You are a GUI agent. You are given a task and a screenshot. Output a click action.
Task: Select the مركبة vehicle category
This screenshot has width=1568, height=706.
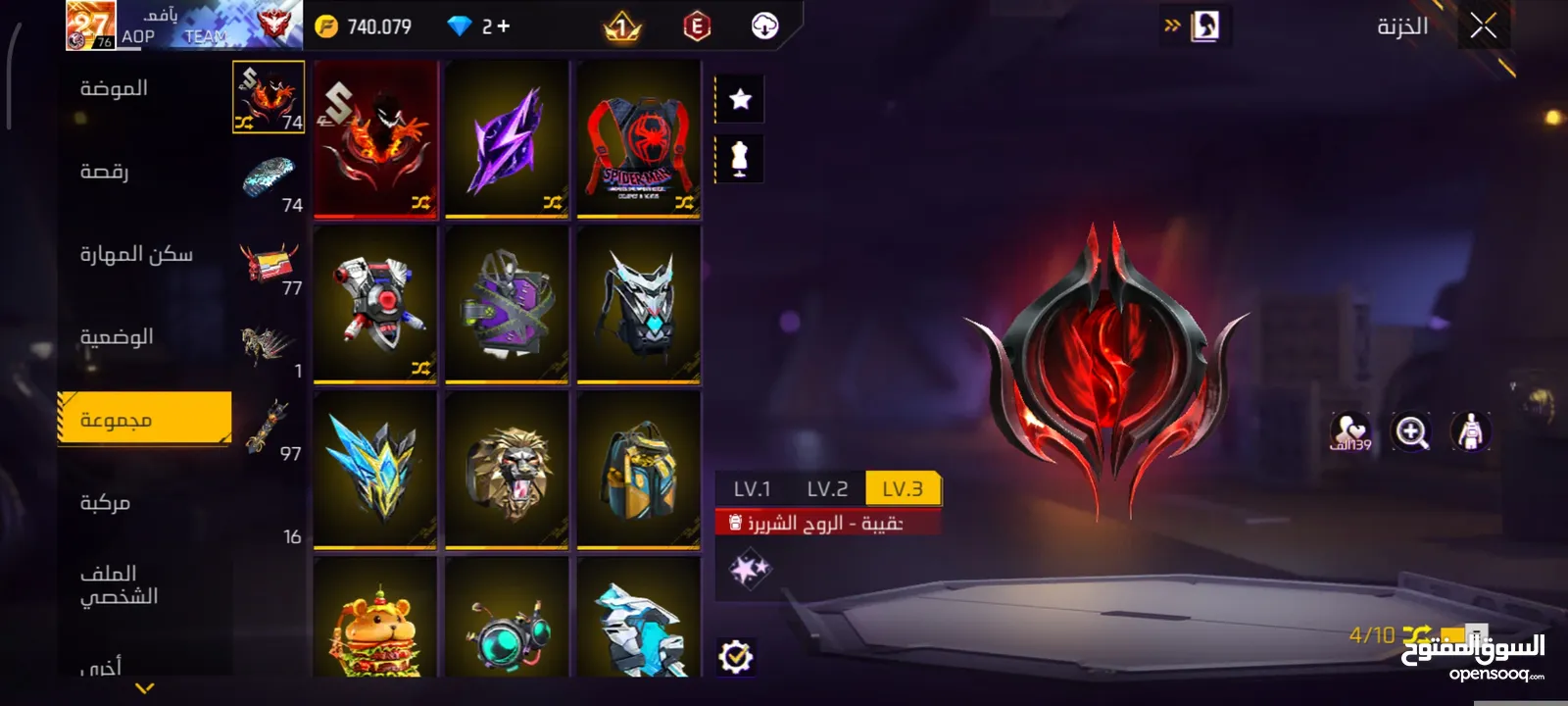105,503
